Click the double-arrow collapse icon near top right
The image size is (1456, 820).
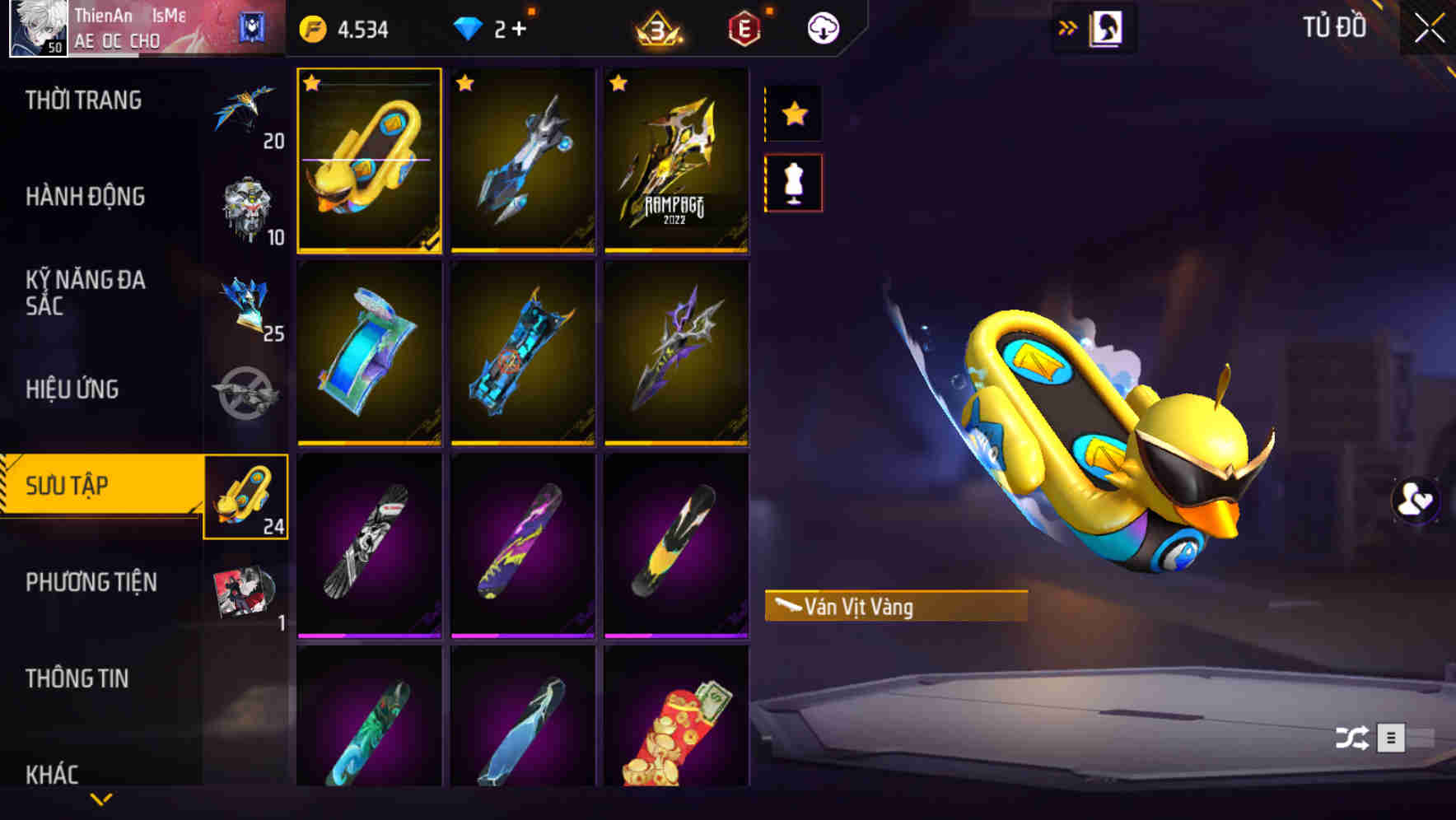tap(1069, 27)
